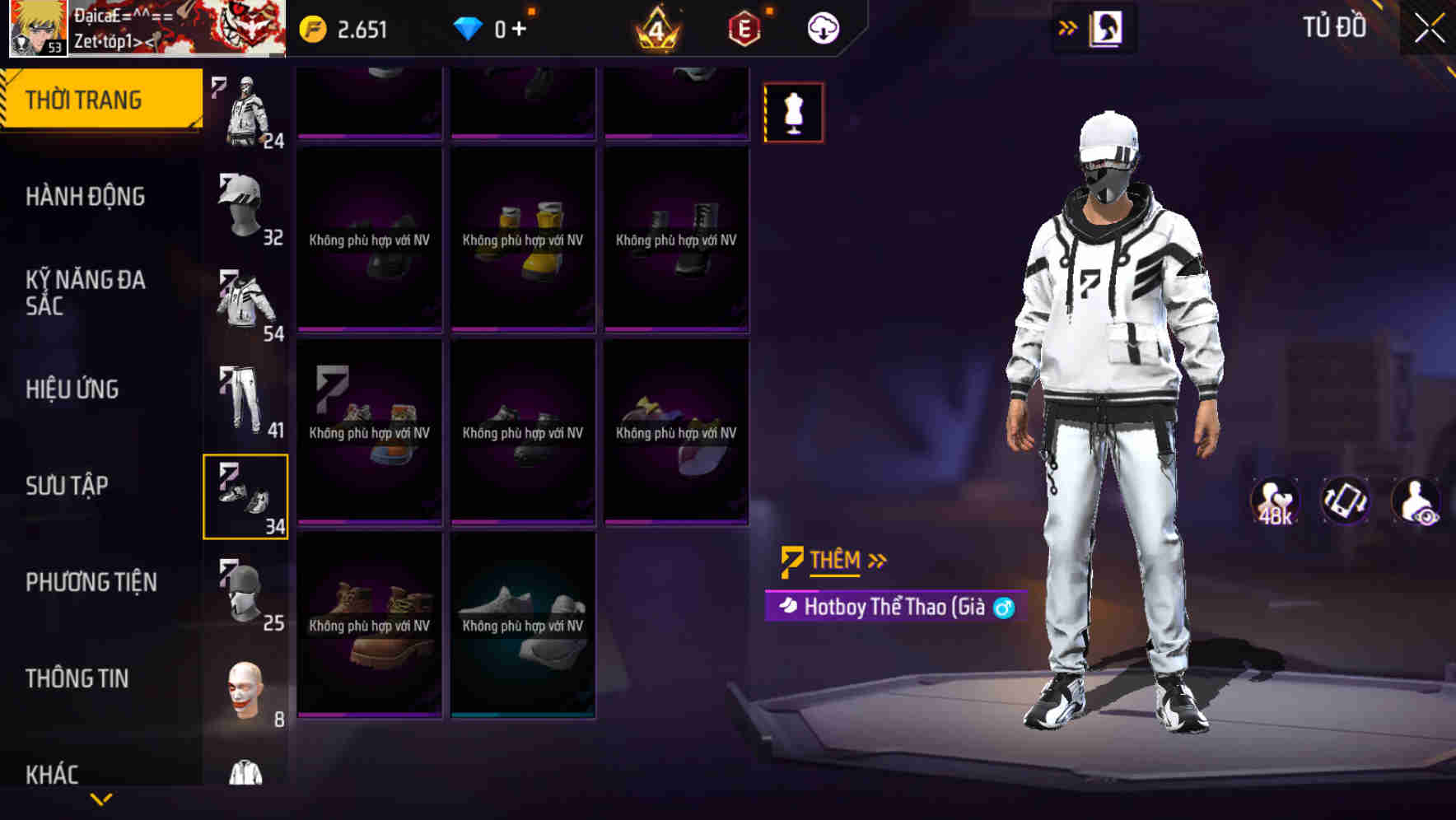Open the rank crown level 4 icon
Image resolution: width=1456 pixels, height=820 pixels.
tap(655, 30)
